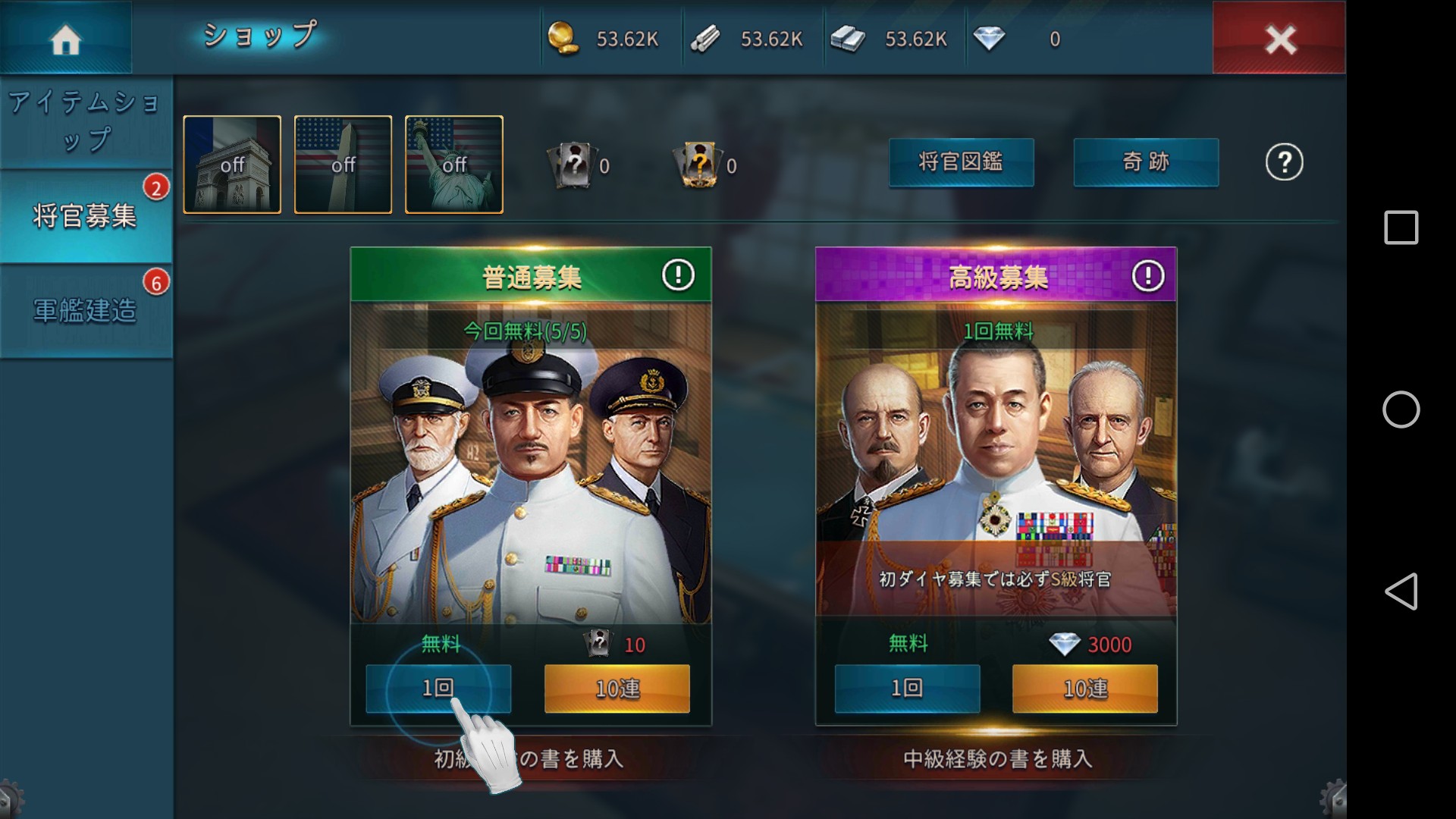Viewport: 1456px width, 819px height.
Task: Buy the 中級経験の書
Action: coord(997,759)
